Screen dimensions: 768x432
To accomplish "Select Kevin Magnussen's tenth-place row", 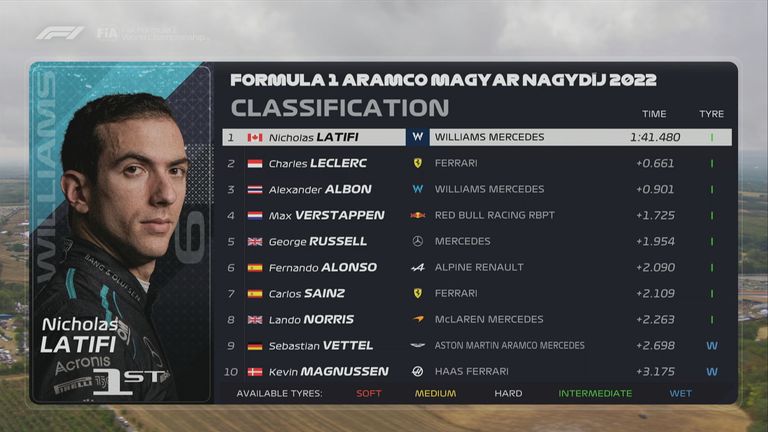I will (476, 371).
